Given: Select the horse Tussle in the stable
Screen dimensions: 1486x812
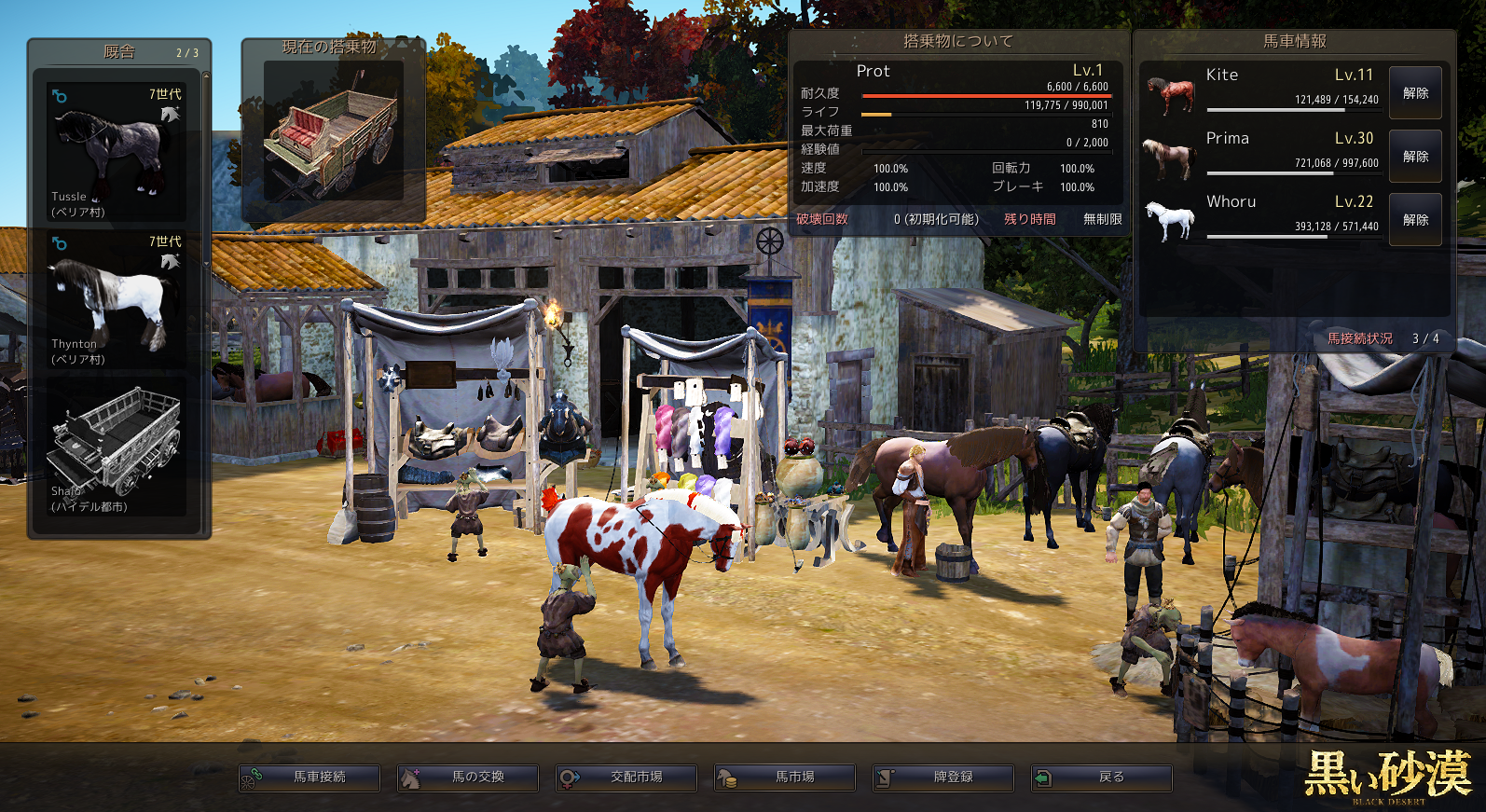Looking at the screenshot, I should 117,152.
